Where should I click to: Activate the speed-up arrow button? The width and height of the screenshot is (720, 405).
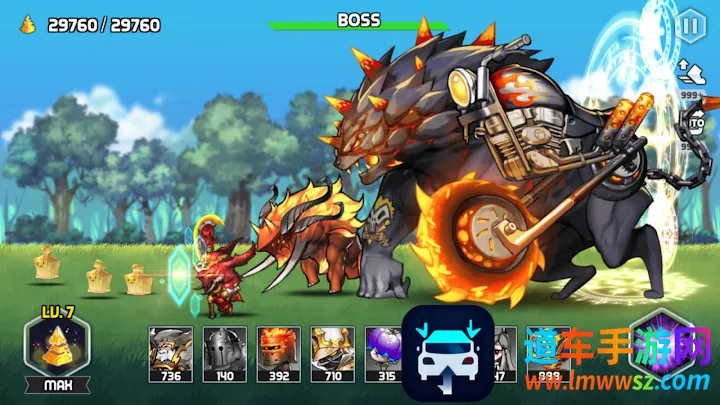tap(690, 72)
